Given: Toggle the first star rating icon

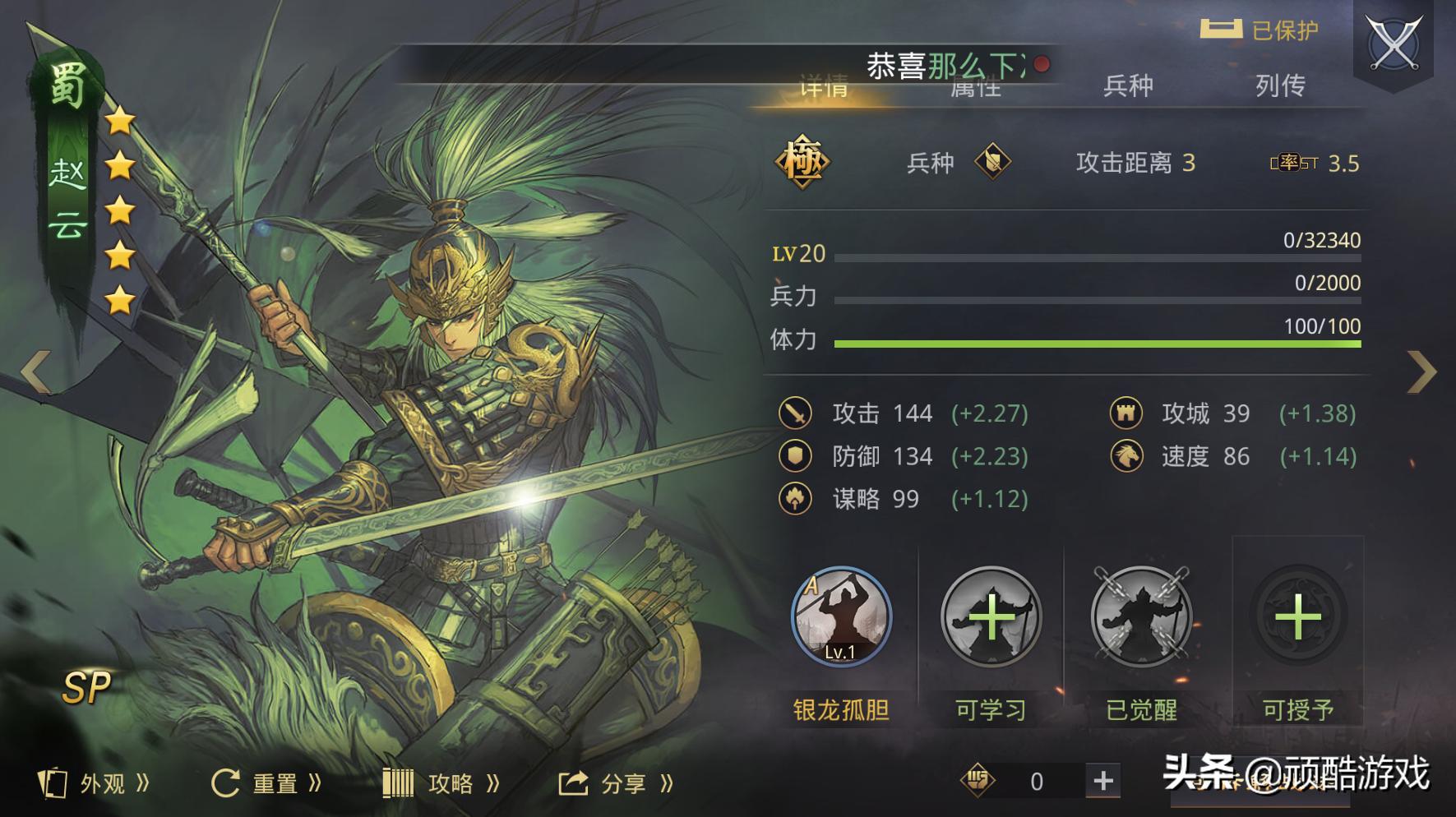Looking at the screenshot, I should pos(119,120).
